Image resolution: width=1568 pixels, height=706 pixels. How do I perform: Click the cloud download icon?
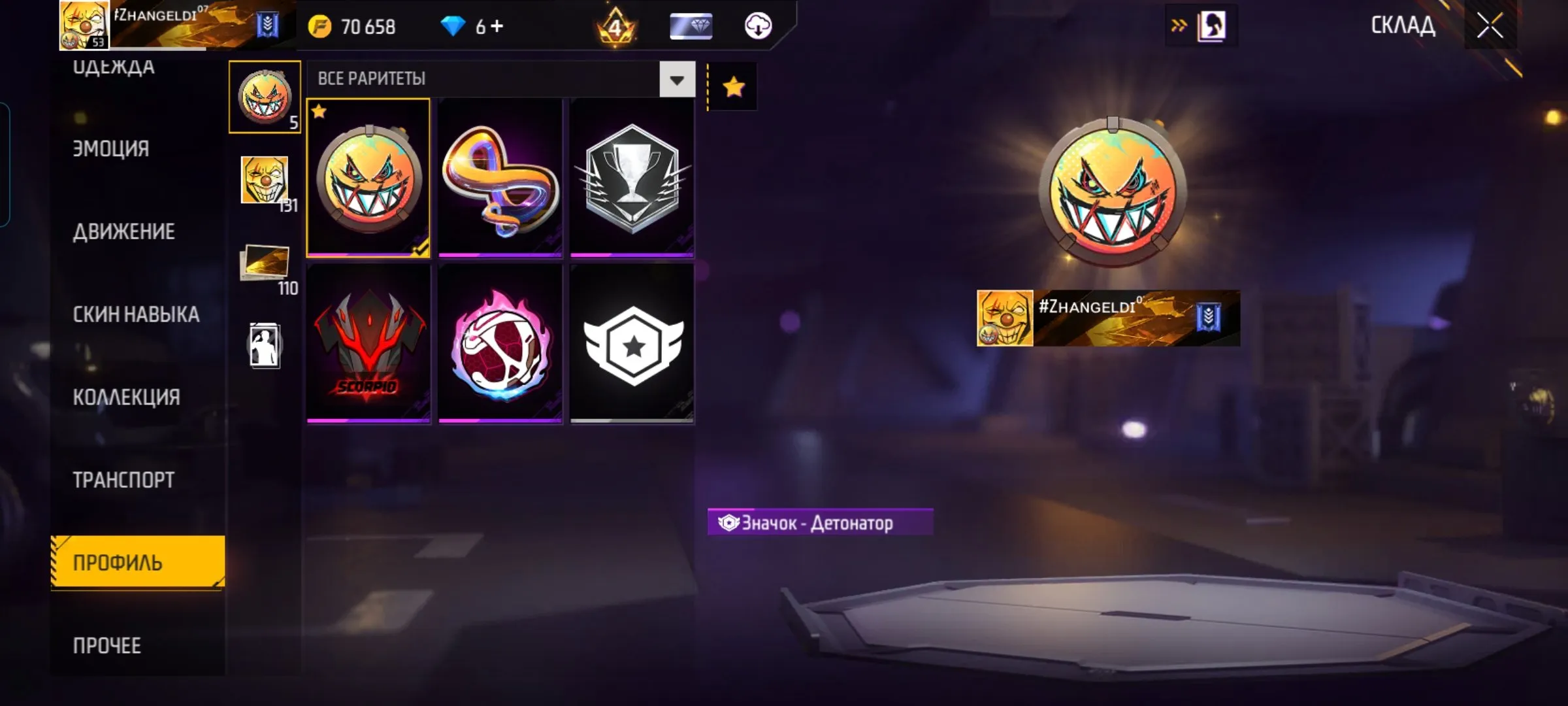758,26
